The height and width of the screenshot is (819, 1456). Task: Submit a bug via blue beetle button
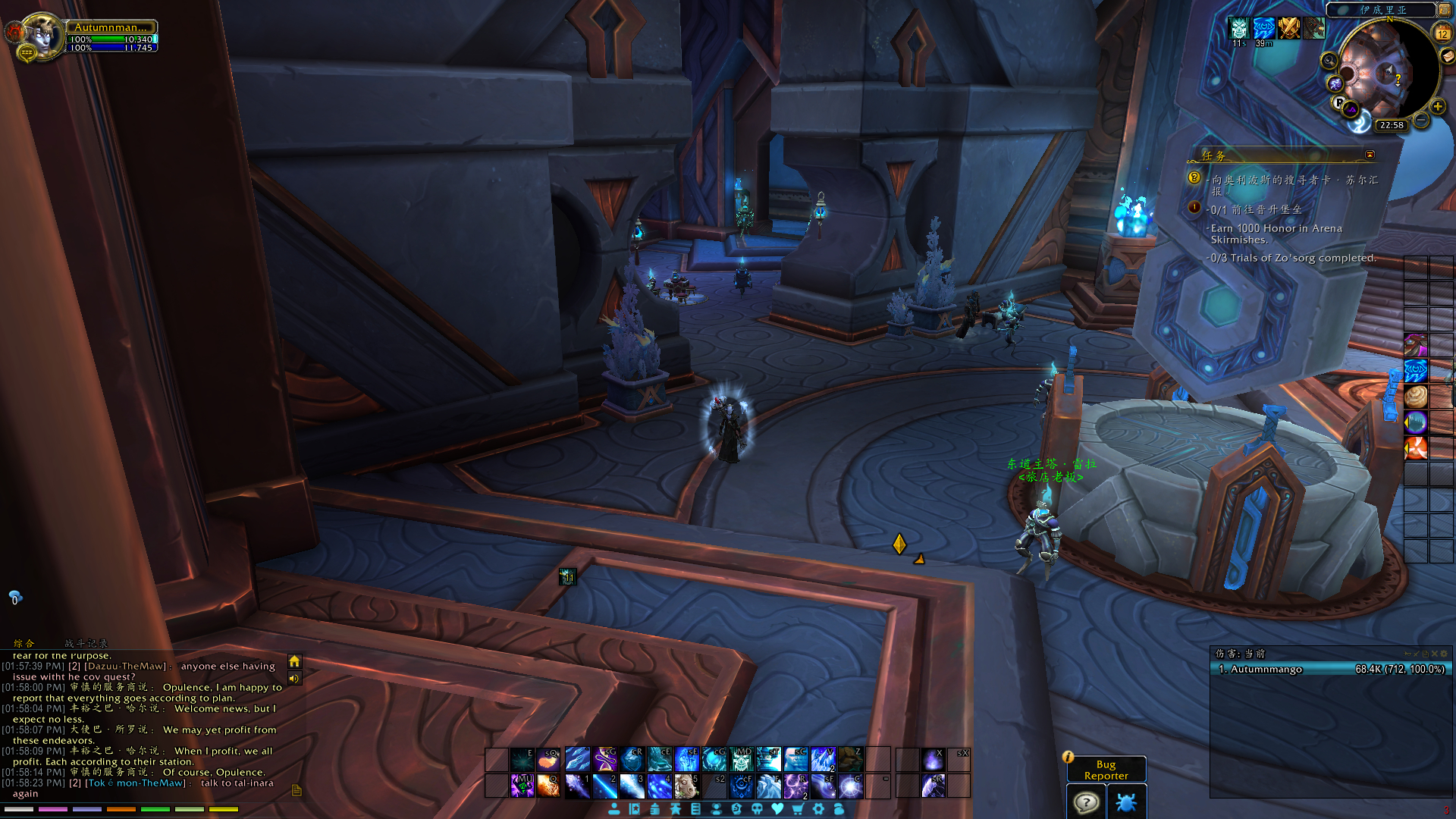tap(1126, 802)
